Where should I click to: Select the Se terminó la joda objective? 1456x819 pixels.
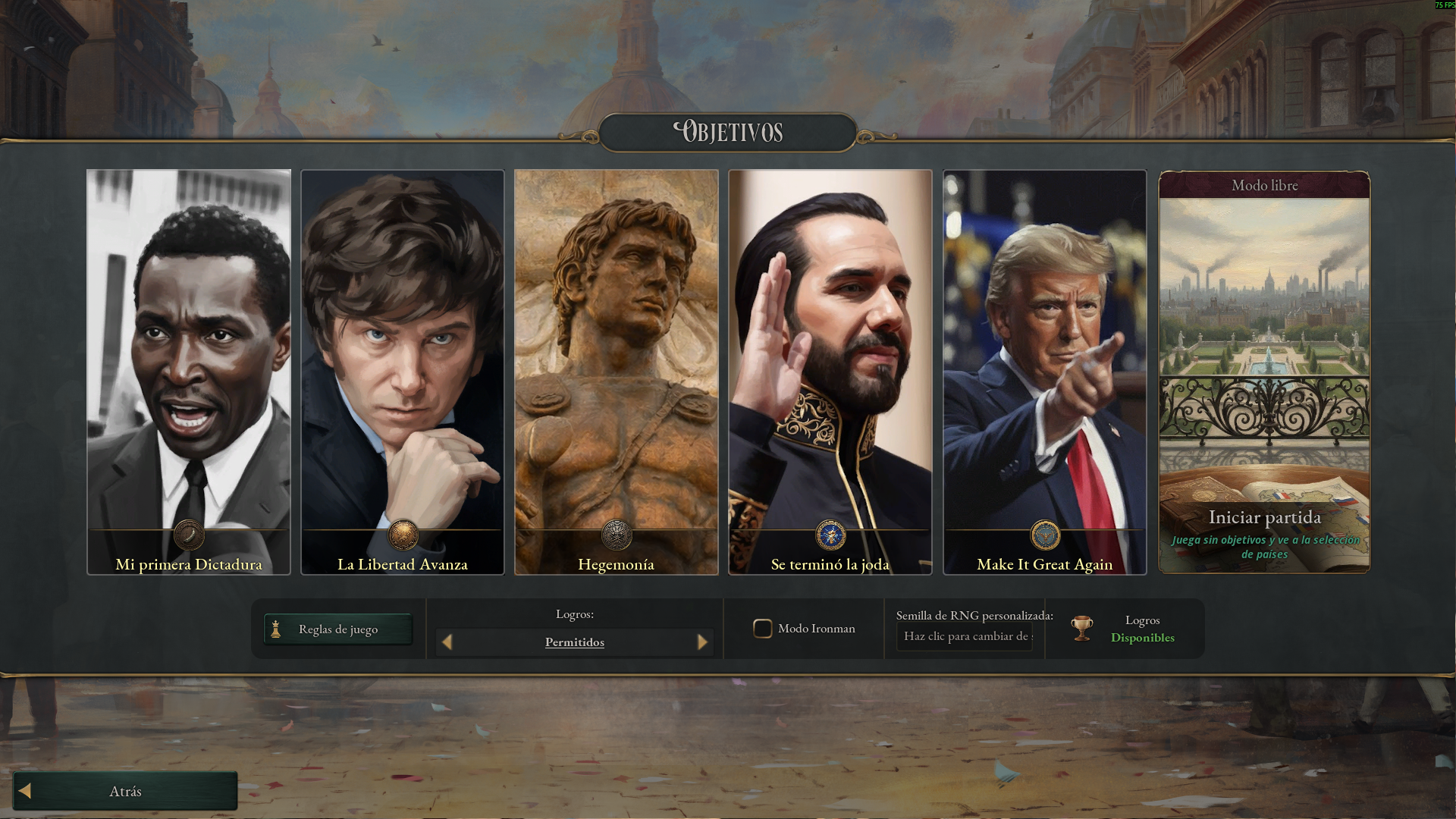(x=830, y=372)
